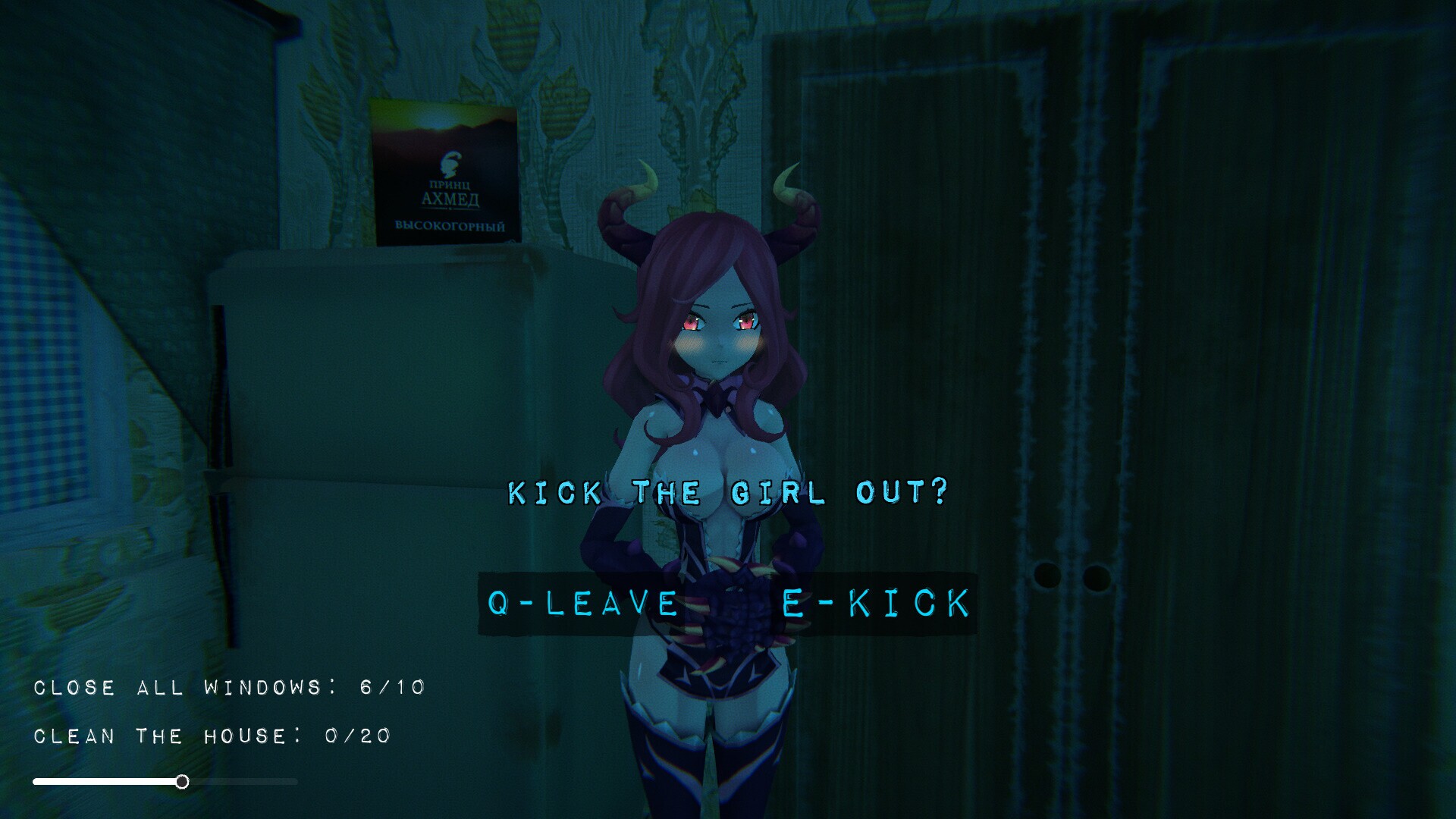
Task: Click the slider handle at the bottom left
Action: click(x=182, y=783)
